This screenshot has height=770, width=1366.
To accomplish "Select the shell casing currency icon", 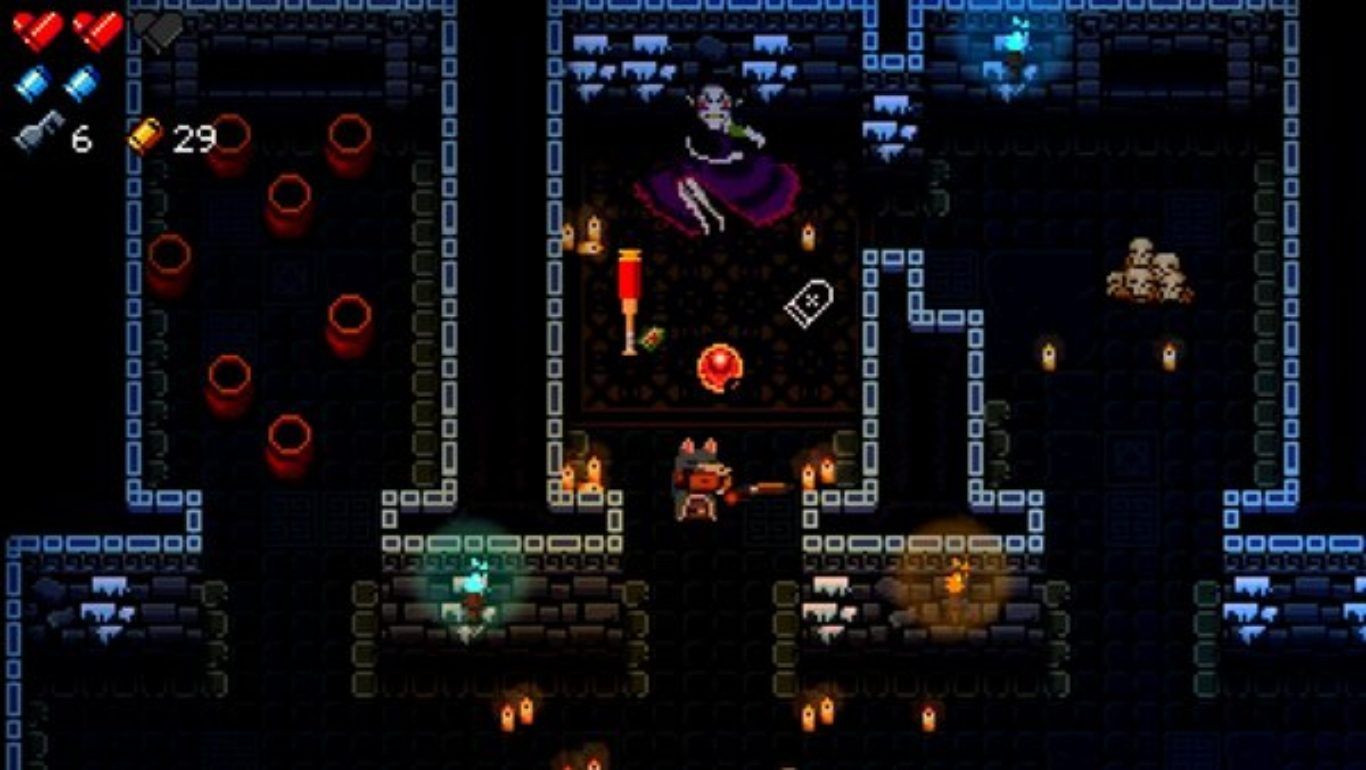I will [146, 136].
